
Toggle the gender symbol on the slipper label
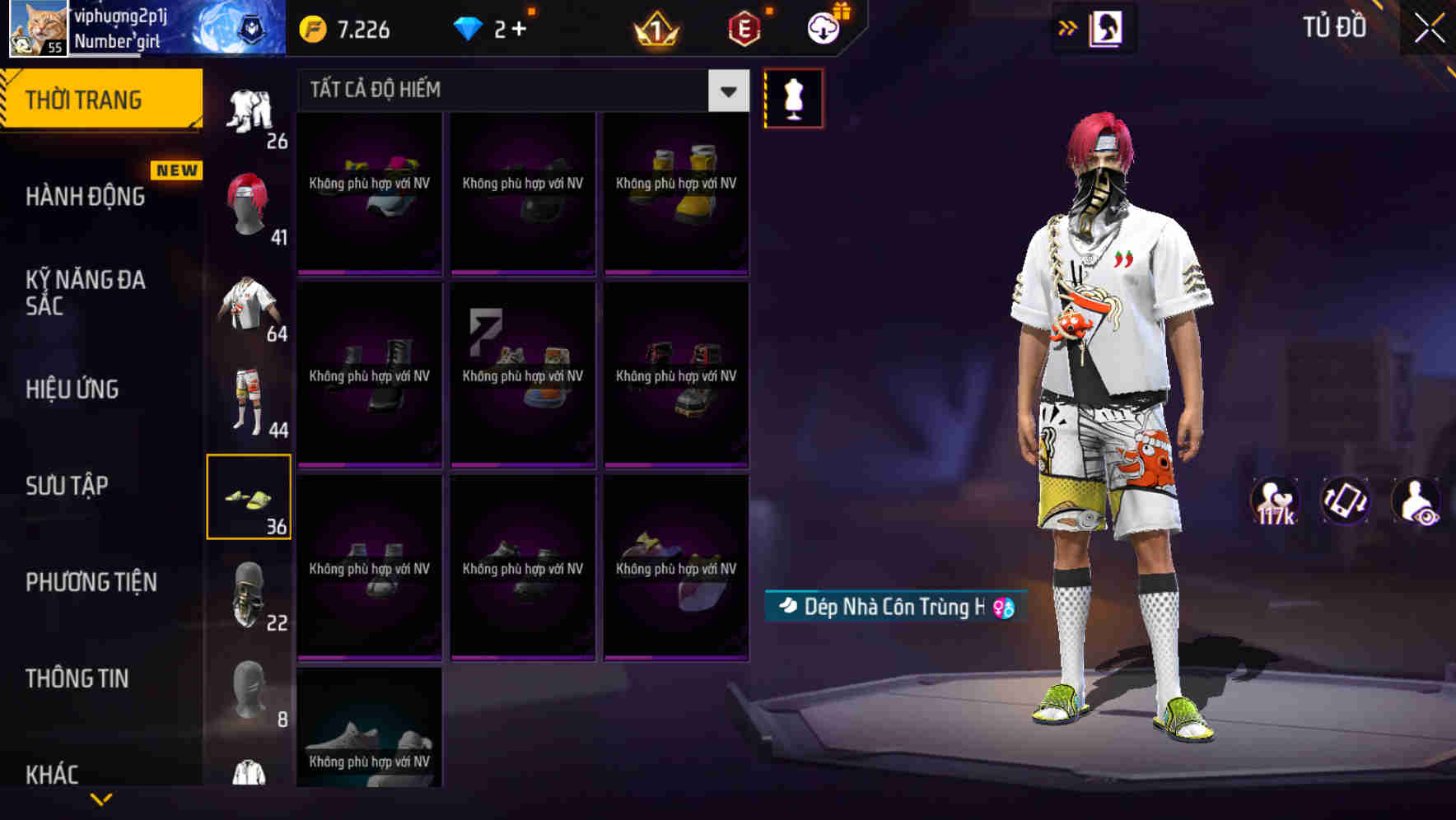click(x=1001, y=607)
